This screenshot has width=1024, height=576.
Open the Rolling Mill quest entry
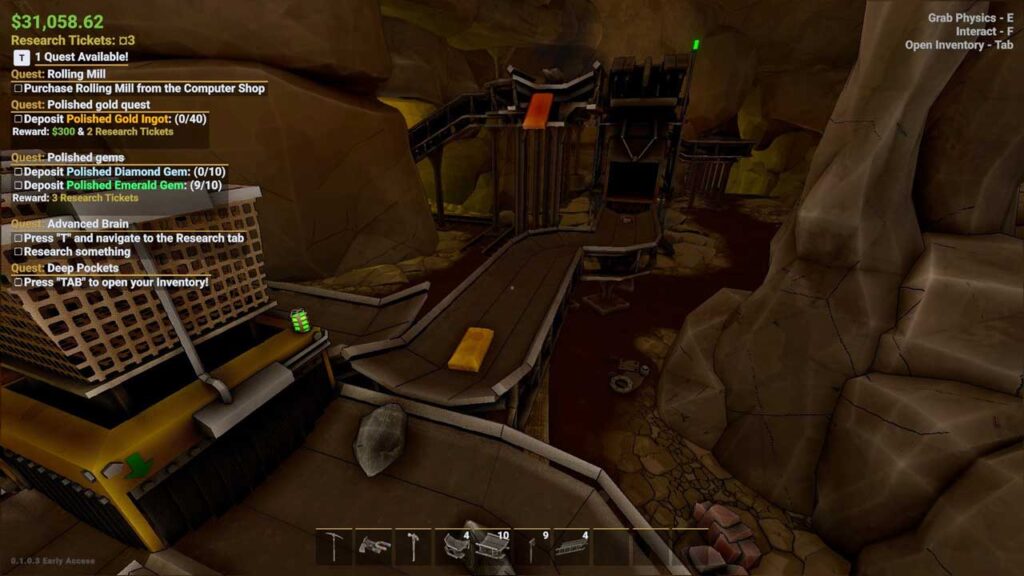78,74
